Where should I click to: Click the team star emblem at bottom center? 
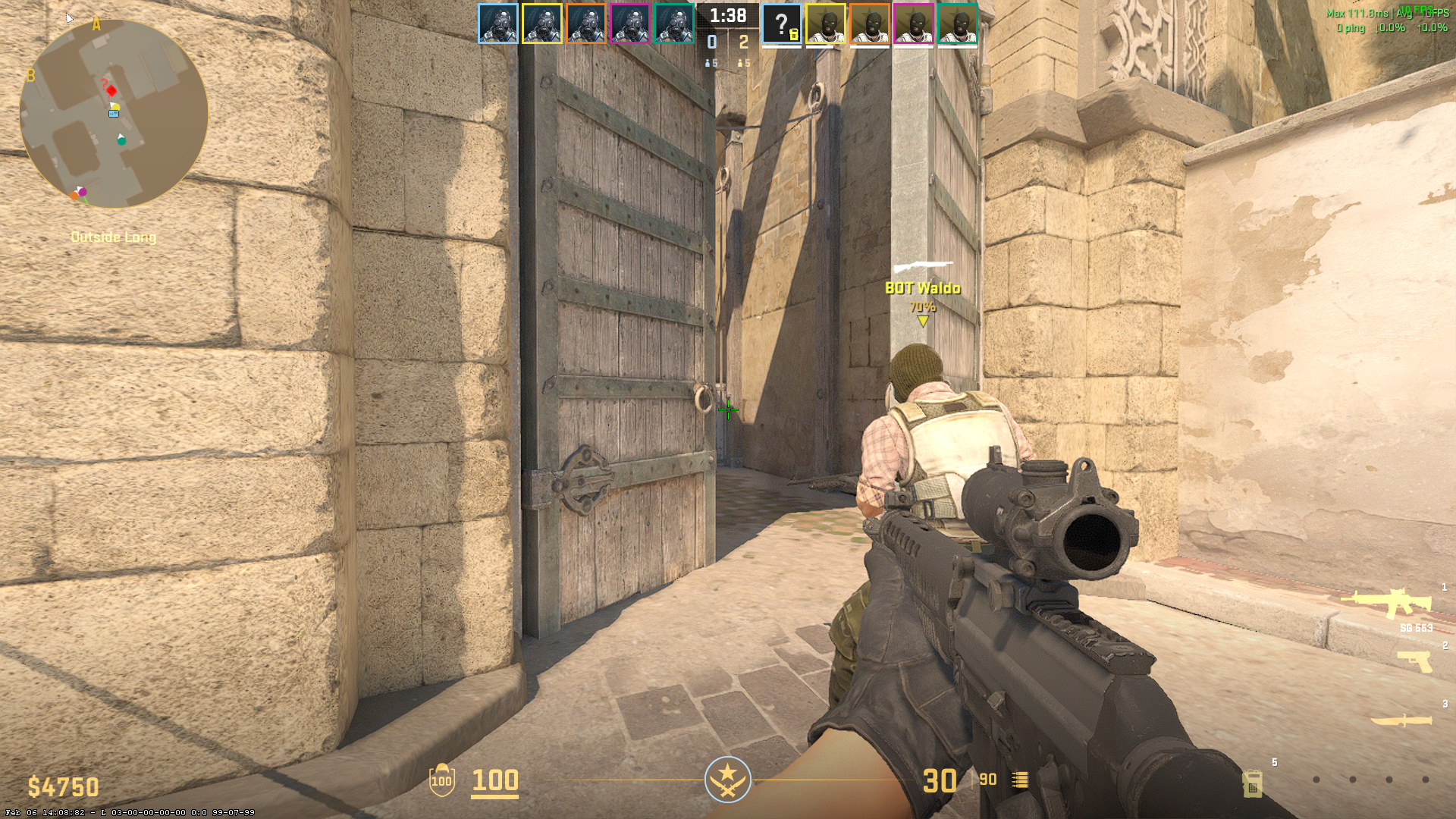tap(728, 779)
